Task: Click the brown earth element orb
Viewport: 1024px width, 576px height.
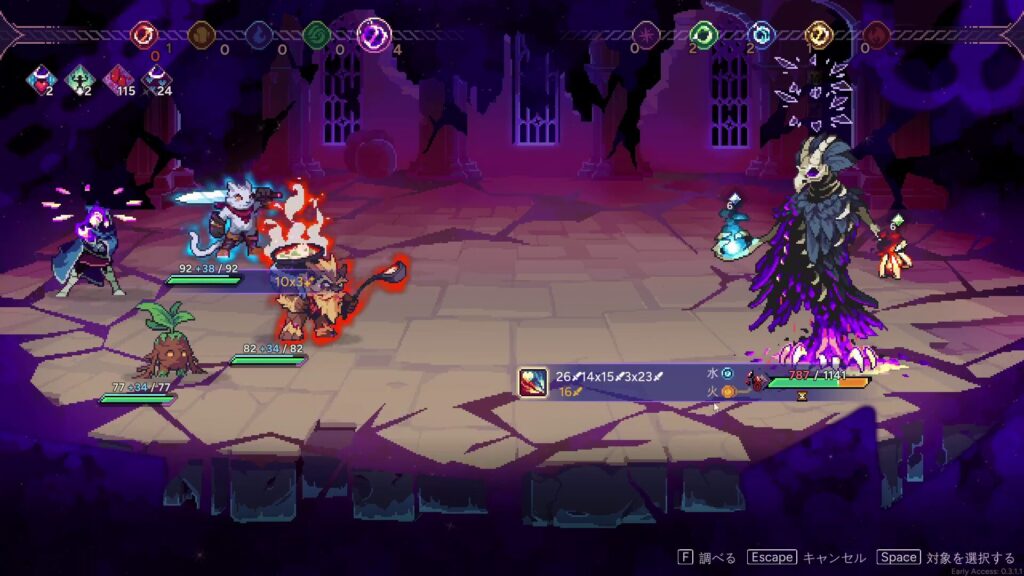Action: coord(201,36)
